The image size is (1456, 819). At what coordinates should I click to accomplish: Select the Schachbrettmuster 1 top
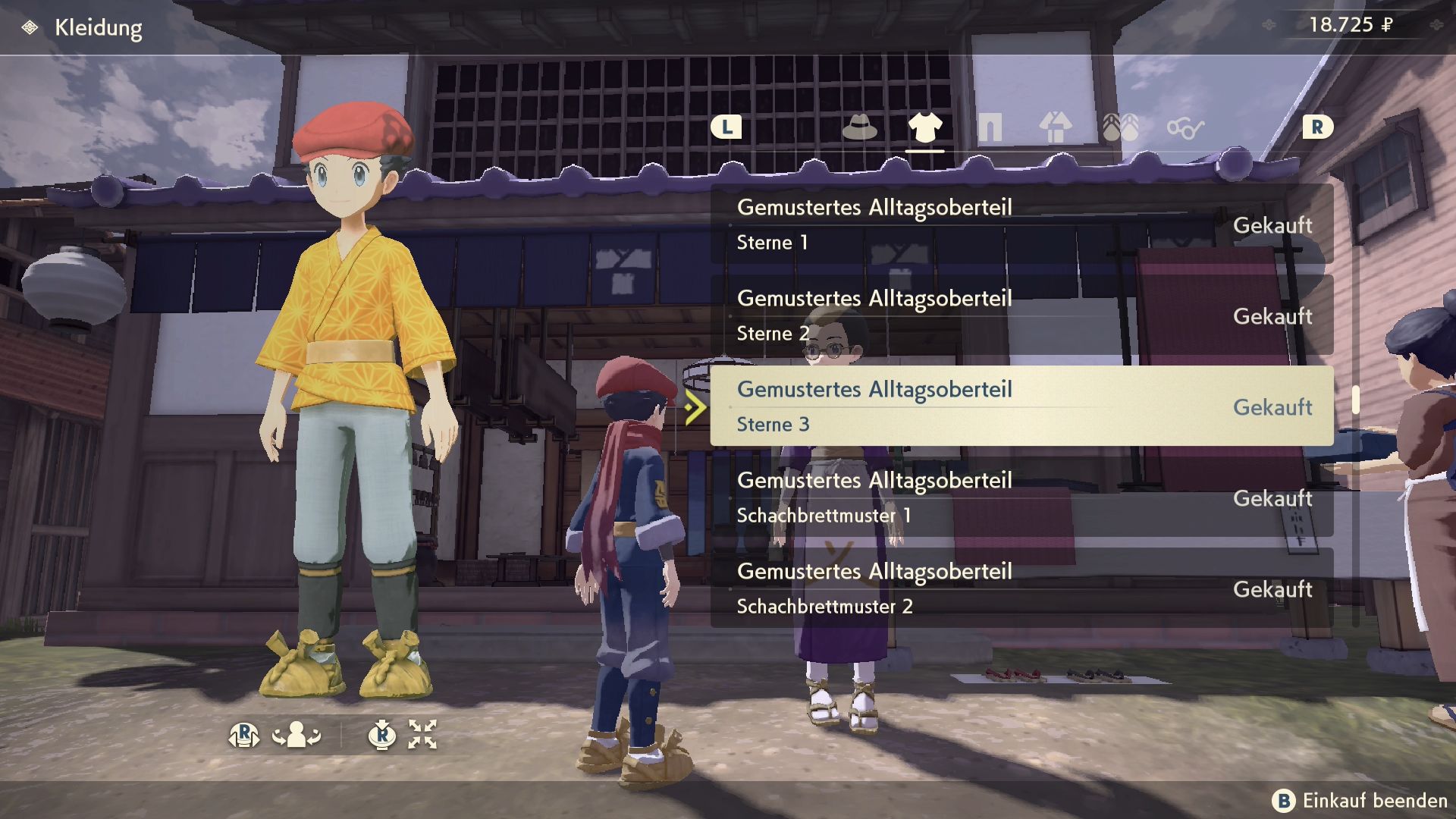[1021, 497]
